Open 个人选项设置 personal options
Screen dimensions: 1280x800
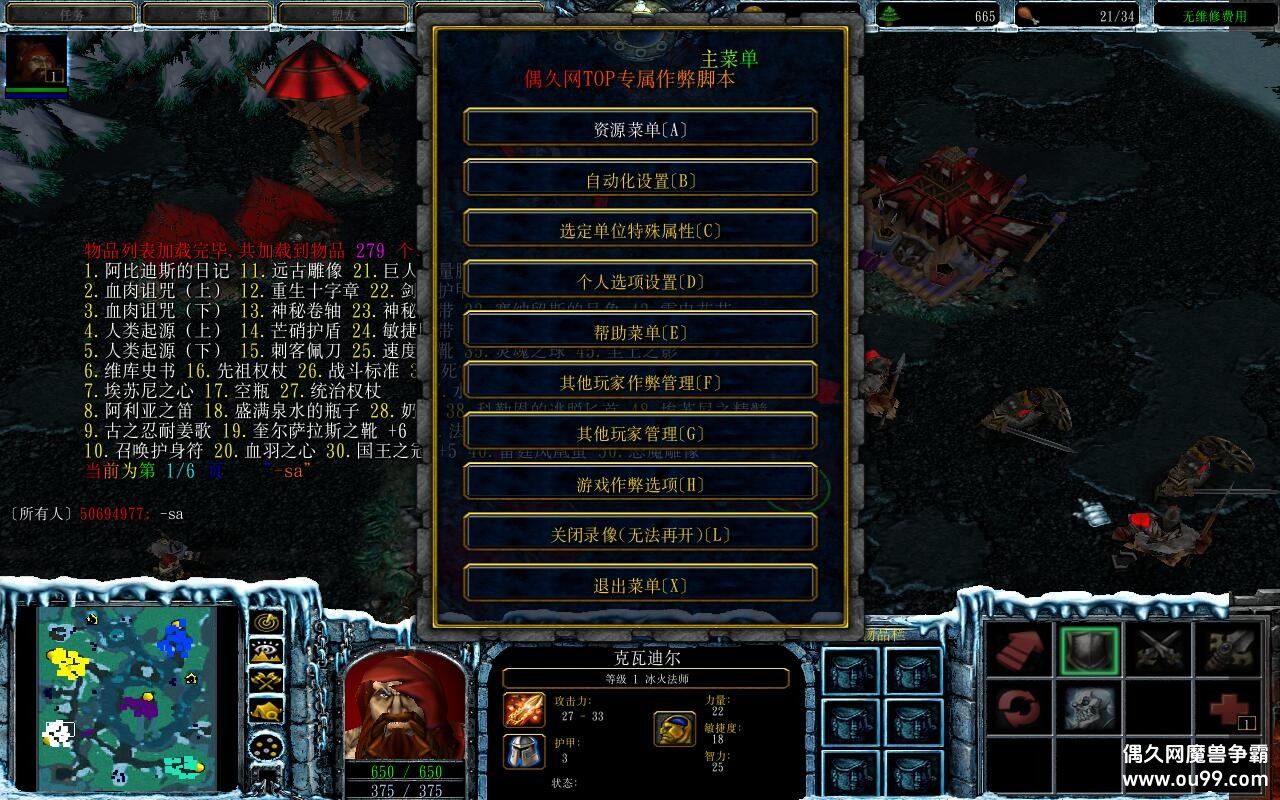click(x=640, y=282)
